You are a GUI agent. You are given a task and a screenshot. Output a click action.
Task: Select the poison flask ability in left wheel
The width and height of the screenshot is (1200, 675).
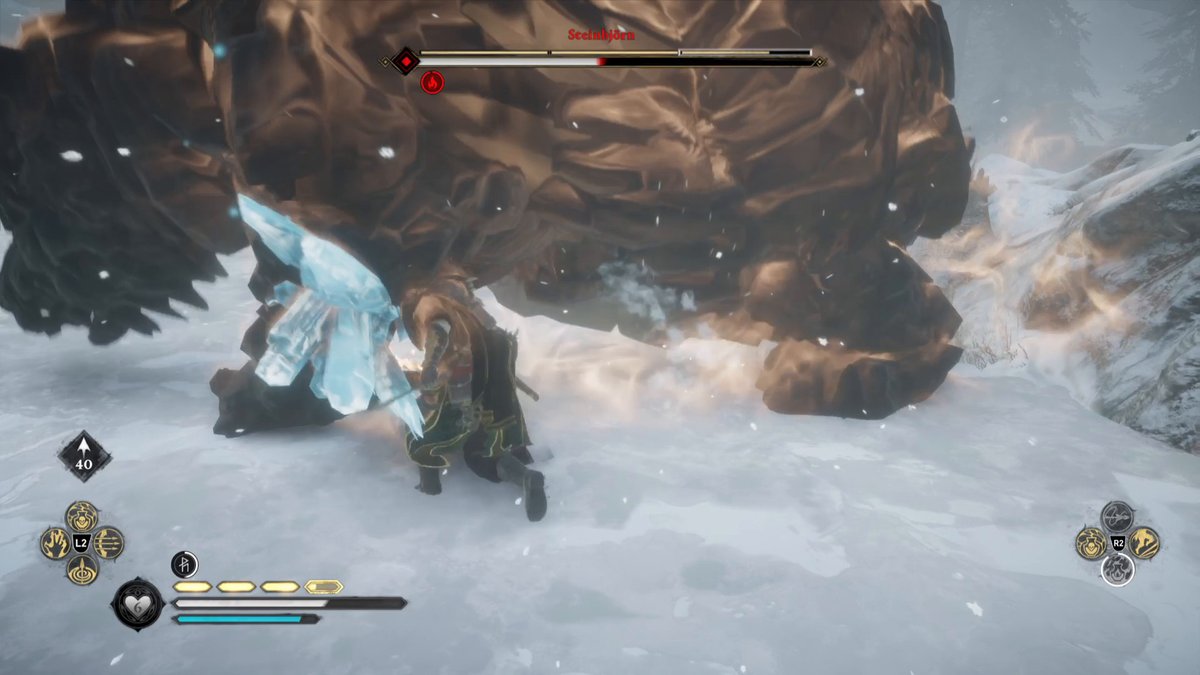tap(82, 516)
